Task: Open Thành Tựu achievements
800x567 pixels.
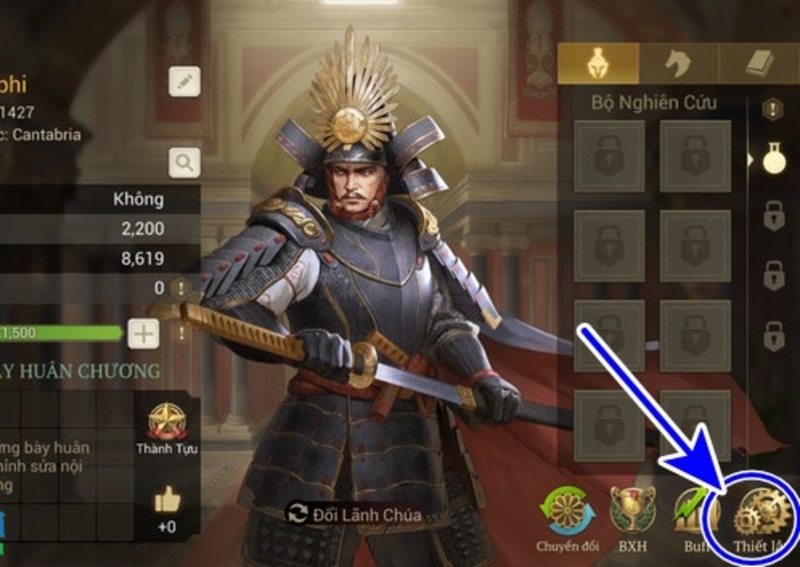Action: point(167,428)
